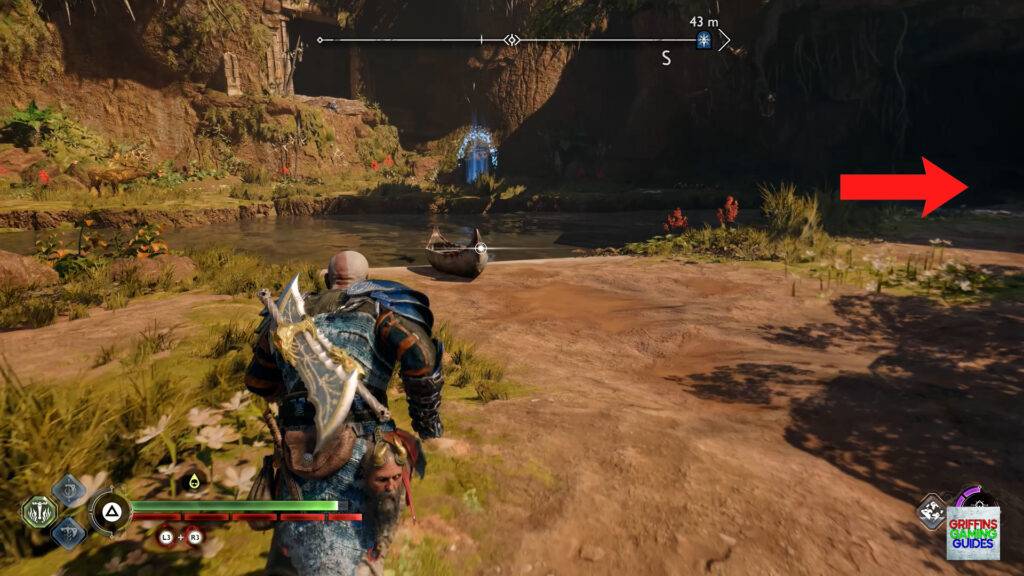The height and width of the screenshot is (576, 1024).
Task: Select the blue gateway marker on the compass
Action: point(704,40)
